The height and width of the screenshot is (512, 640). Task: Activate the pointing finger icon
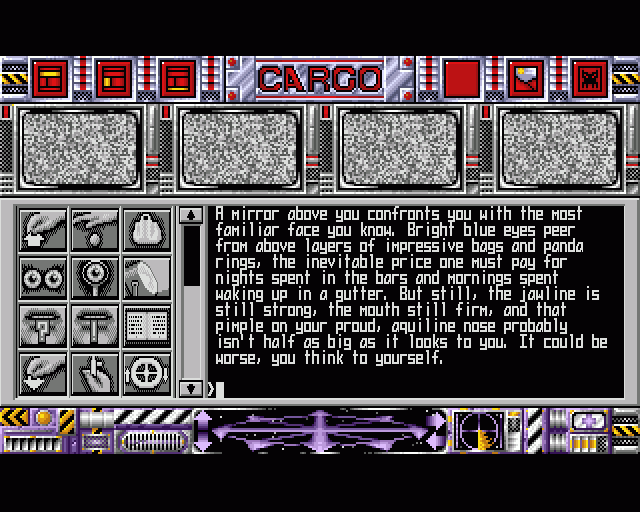pos(95,373)
